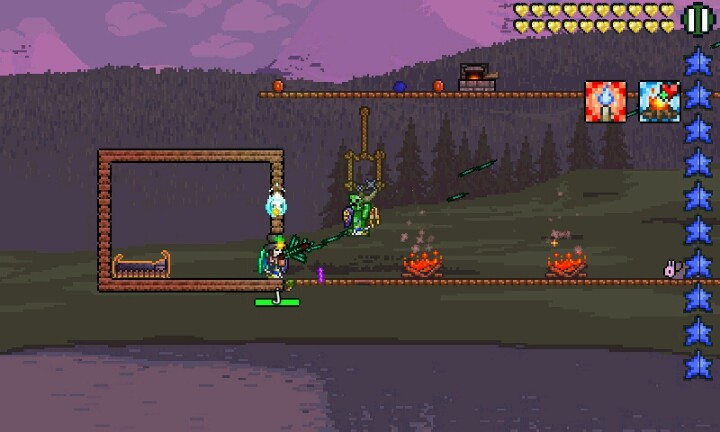
Task: Tap the green pause button
Action: (x=696, y=18)
